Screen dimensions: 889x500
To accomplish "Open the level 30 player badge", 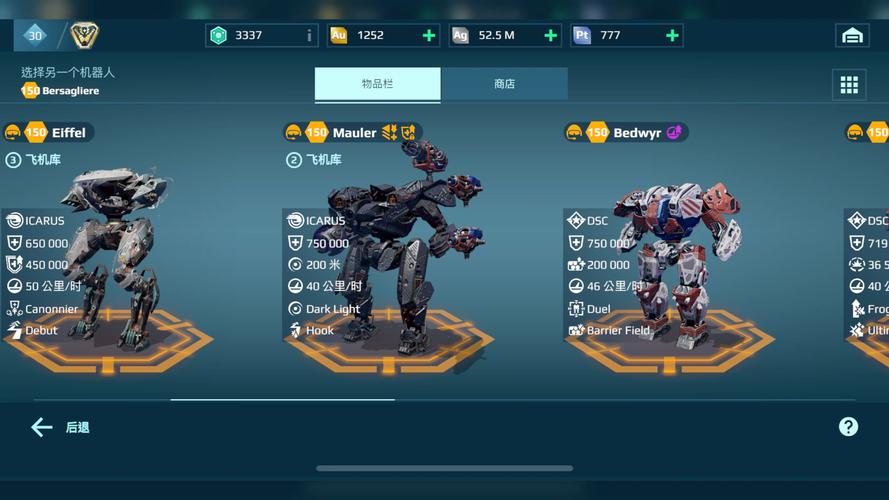I will (35, 36).
